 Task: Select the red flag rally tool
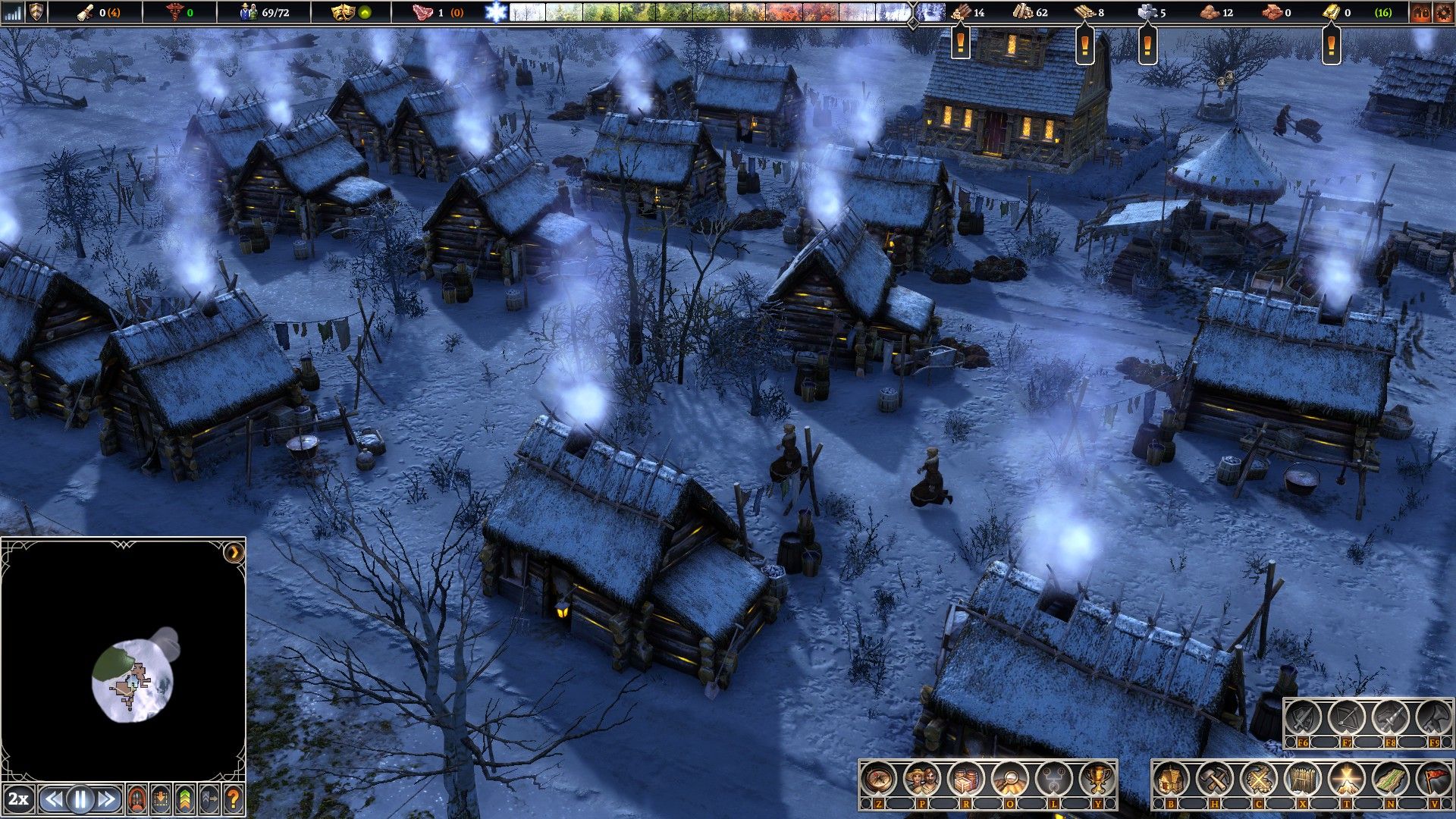point(1434,779)
